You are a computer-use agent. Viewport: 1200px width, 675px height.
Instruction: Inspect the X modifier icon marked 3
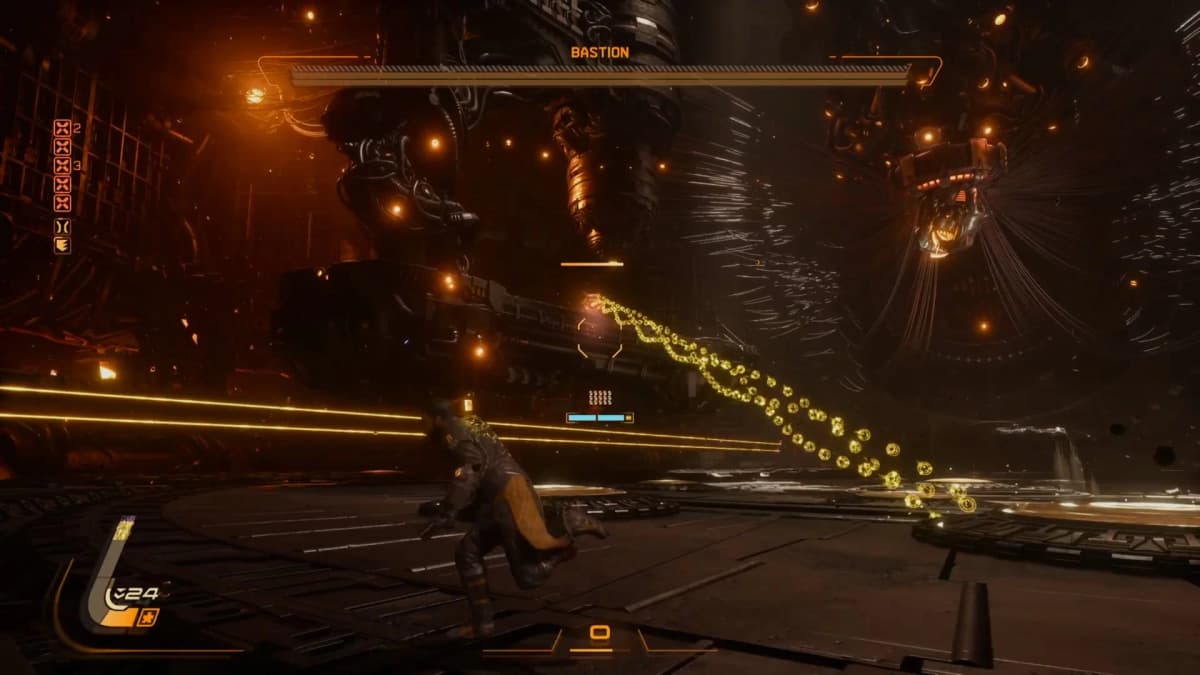62,166
